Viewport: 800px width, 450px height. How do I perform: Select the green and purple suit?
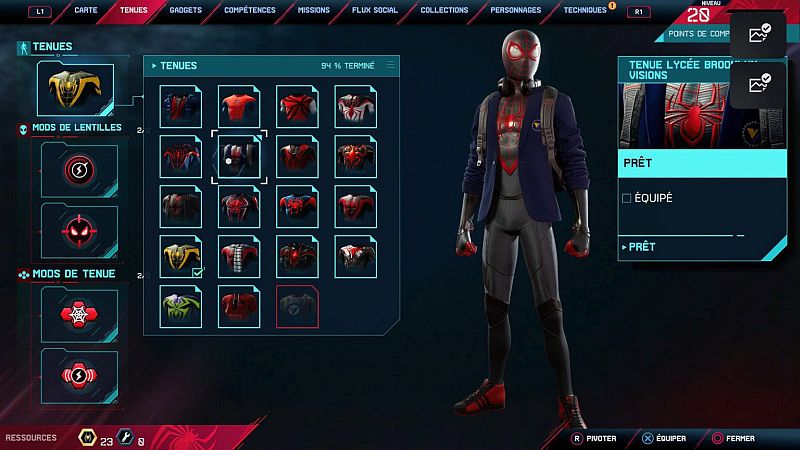[x=181, y=304]
